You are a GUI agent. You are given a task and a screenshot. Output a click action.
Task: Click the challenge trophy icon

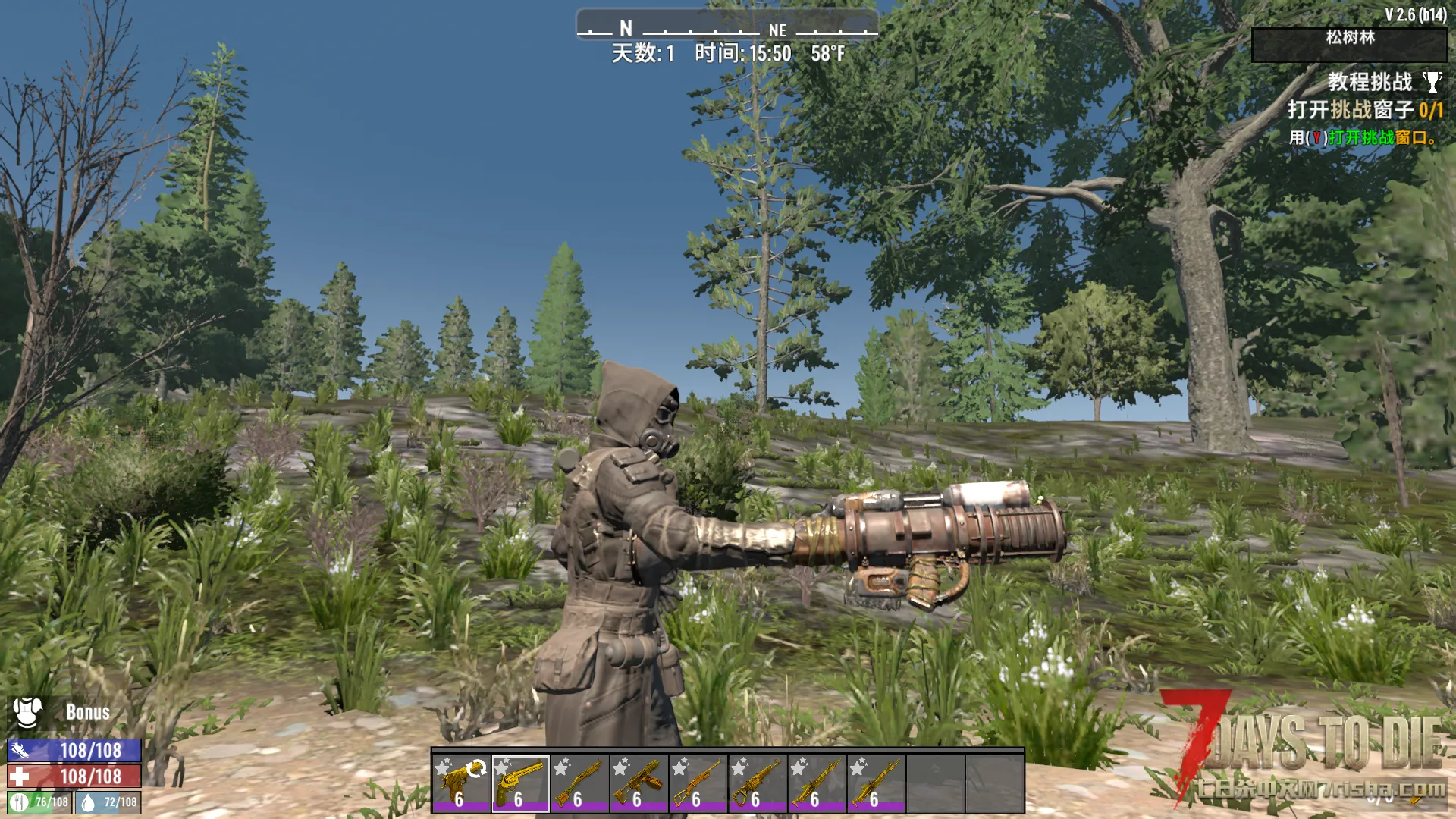click(1432, 82)
